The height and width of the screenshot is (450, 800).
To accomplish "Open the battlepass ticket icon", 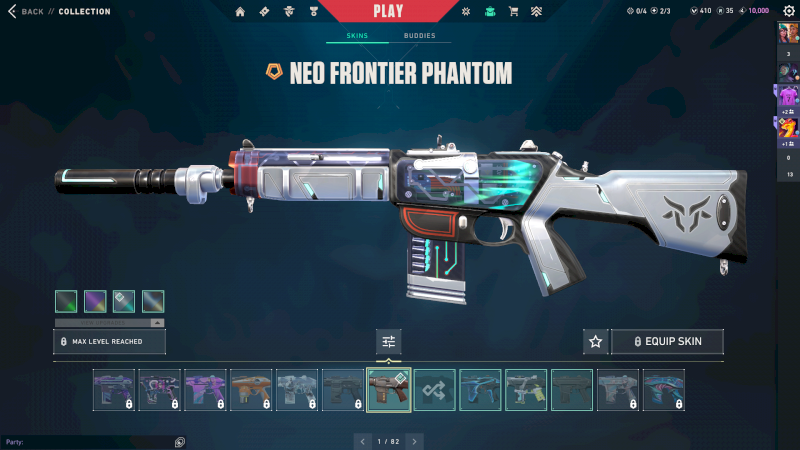I will (264, 12).
